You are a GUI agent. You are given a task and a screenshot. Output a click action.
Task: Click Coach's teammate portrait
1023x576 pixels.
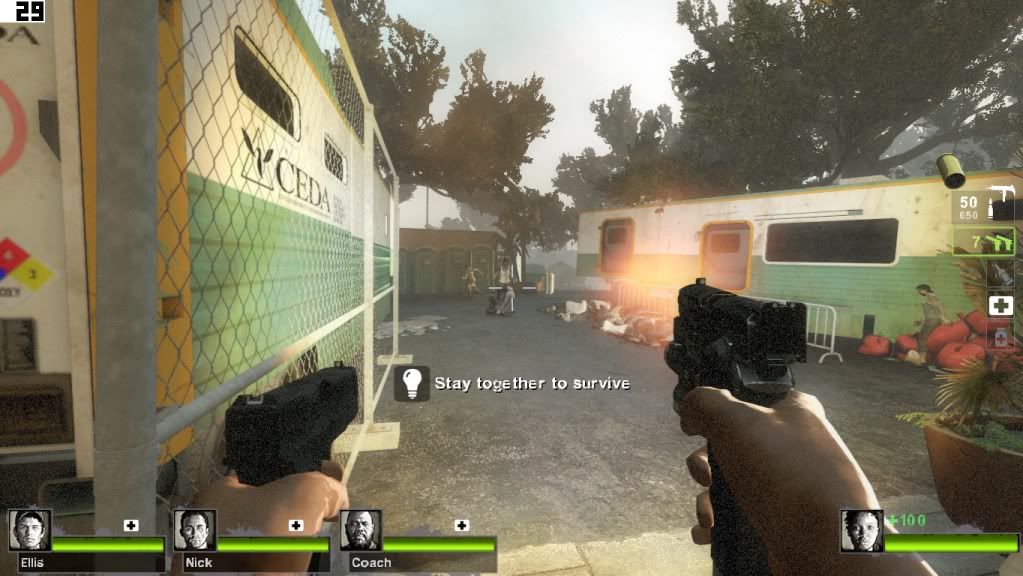coord(360,530)
